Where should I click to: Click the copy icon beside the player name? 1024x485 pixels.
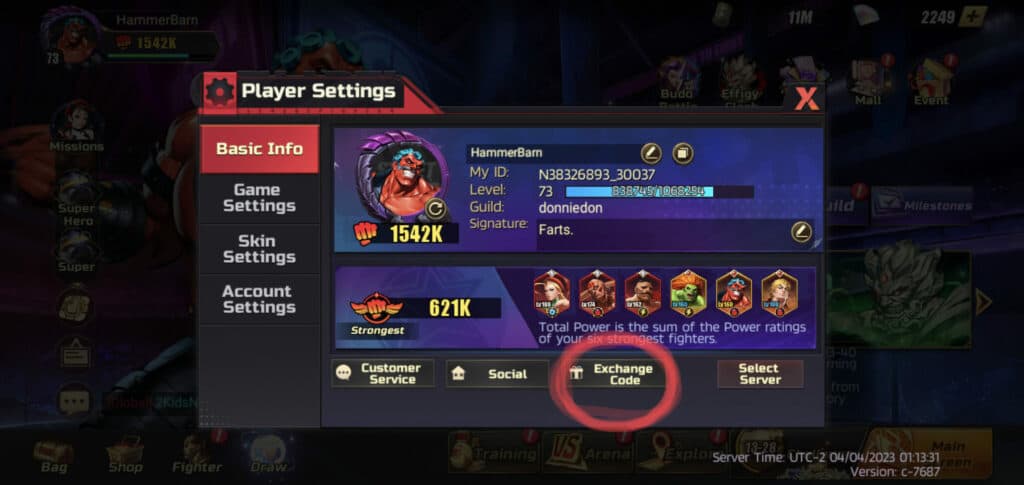(x=683, y=153)
